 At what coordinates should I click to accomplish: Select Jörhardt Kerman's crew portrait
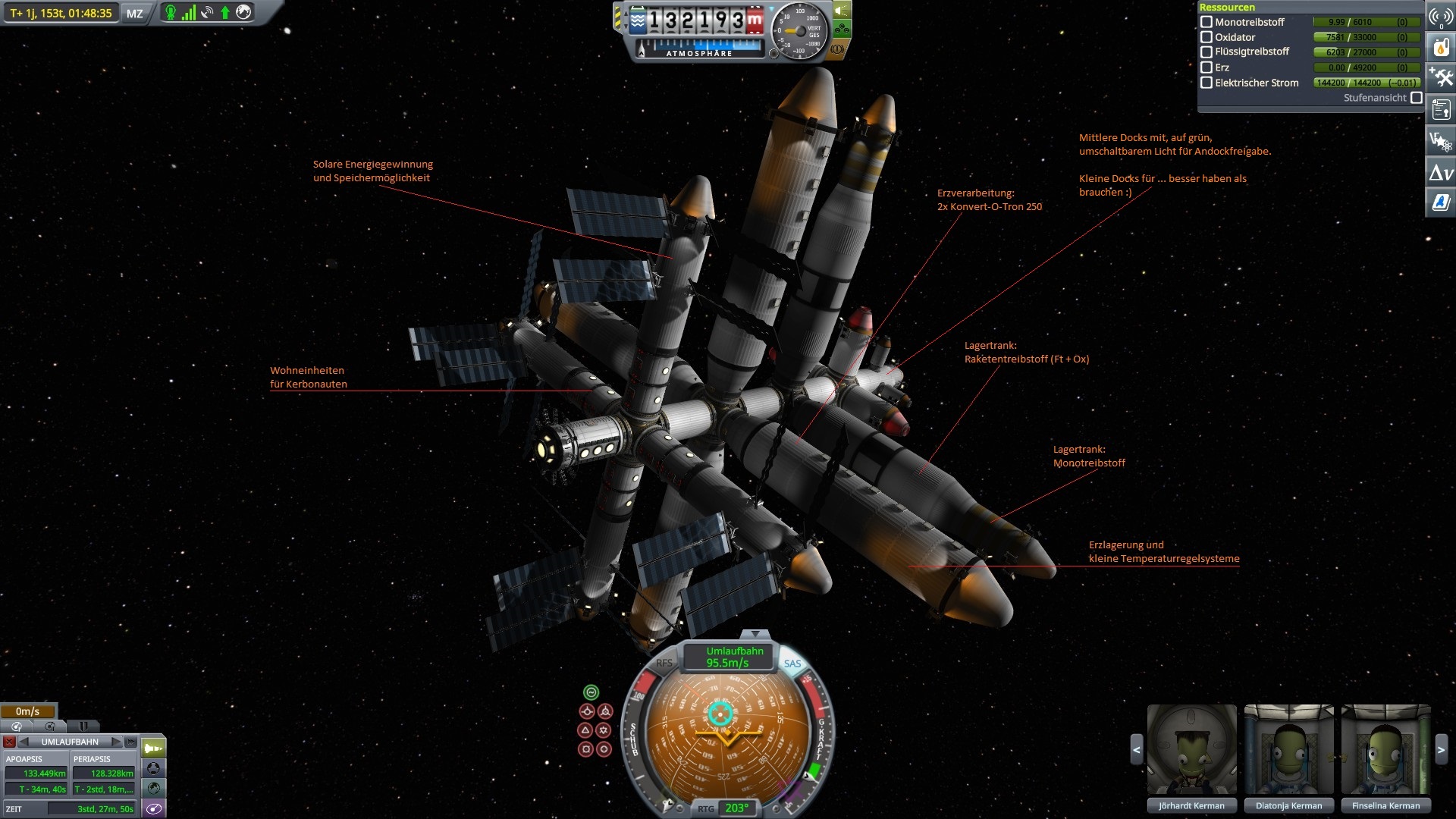click(1191, 750)
